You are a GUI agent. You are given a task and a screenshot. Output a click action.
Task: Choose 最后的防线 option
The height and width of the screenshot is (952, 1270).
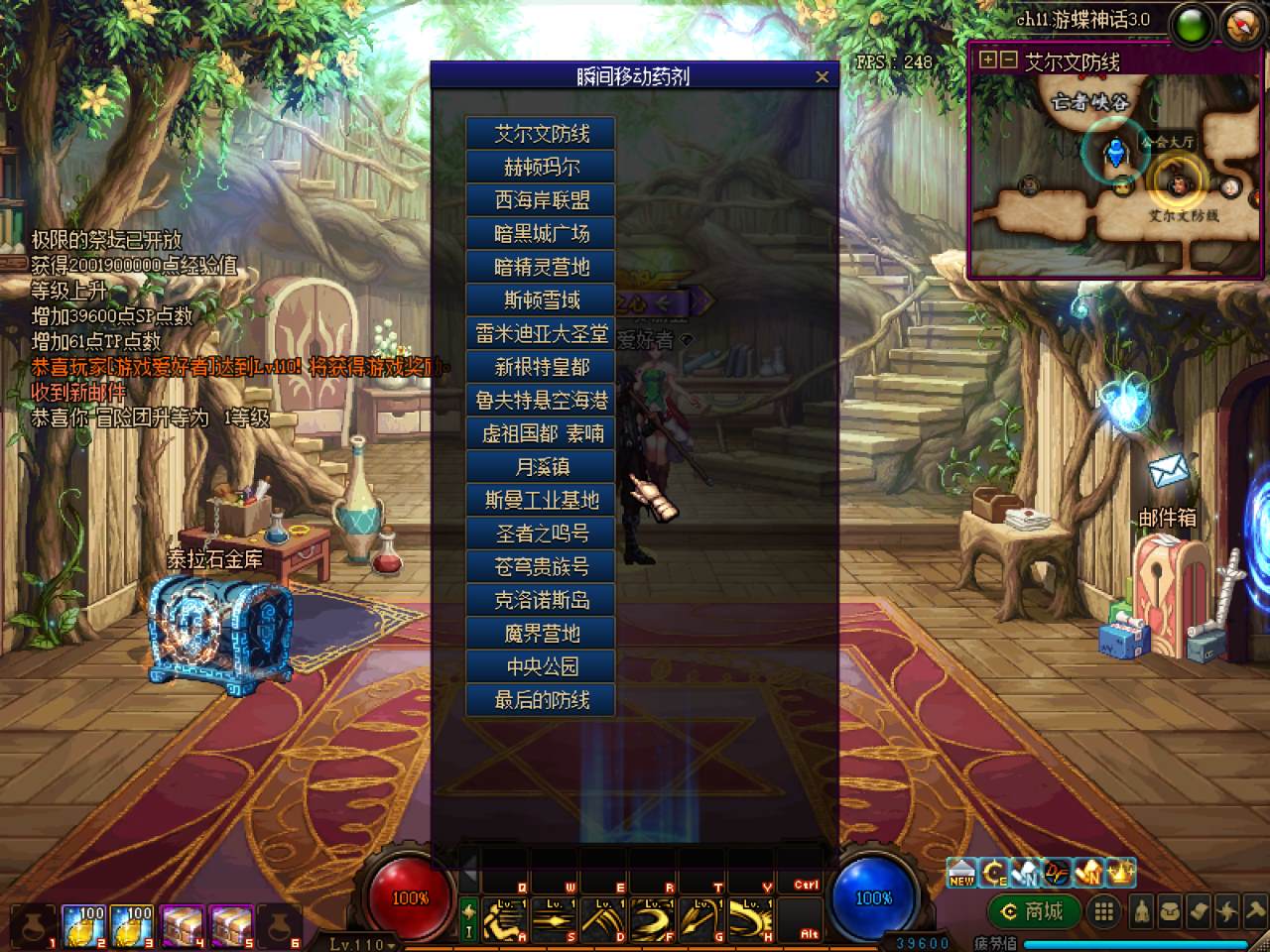point(541,700)
